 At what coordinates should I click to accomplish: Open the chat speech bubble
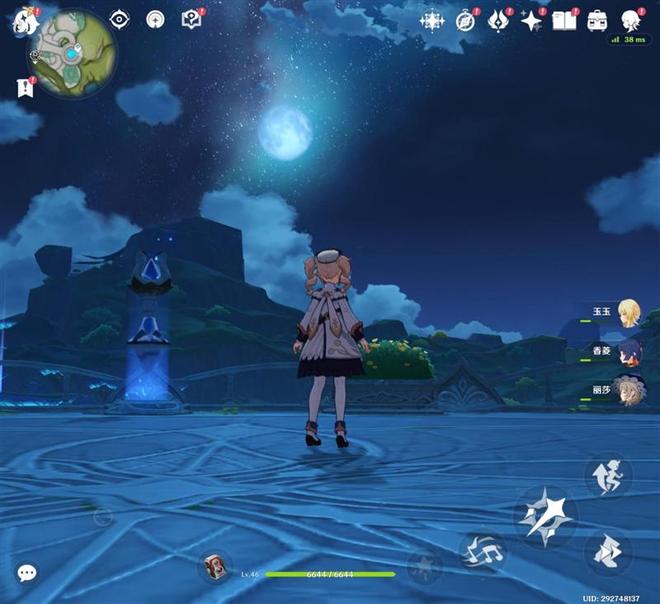[x=27, y=573]
